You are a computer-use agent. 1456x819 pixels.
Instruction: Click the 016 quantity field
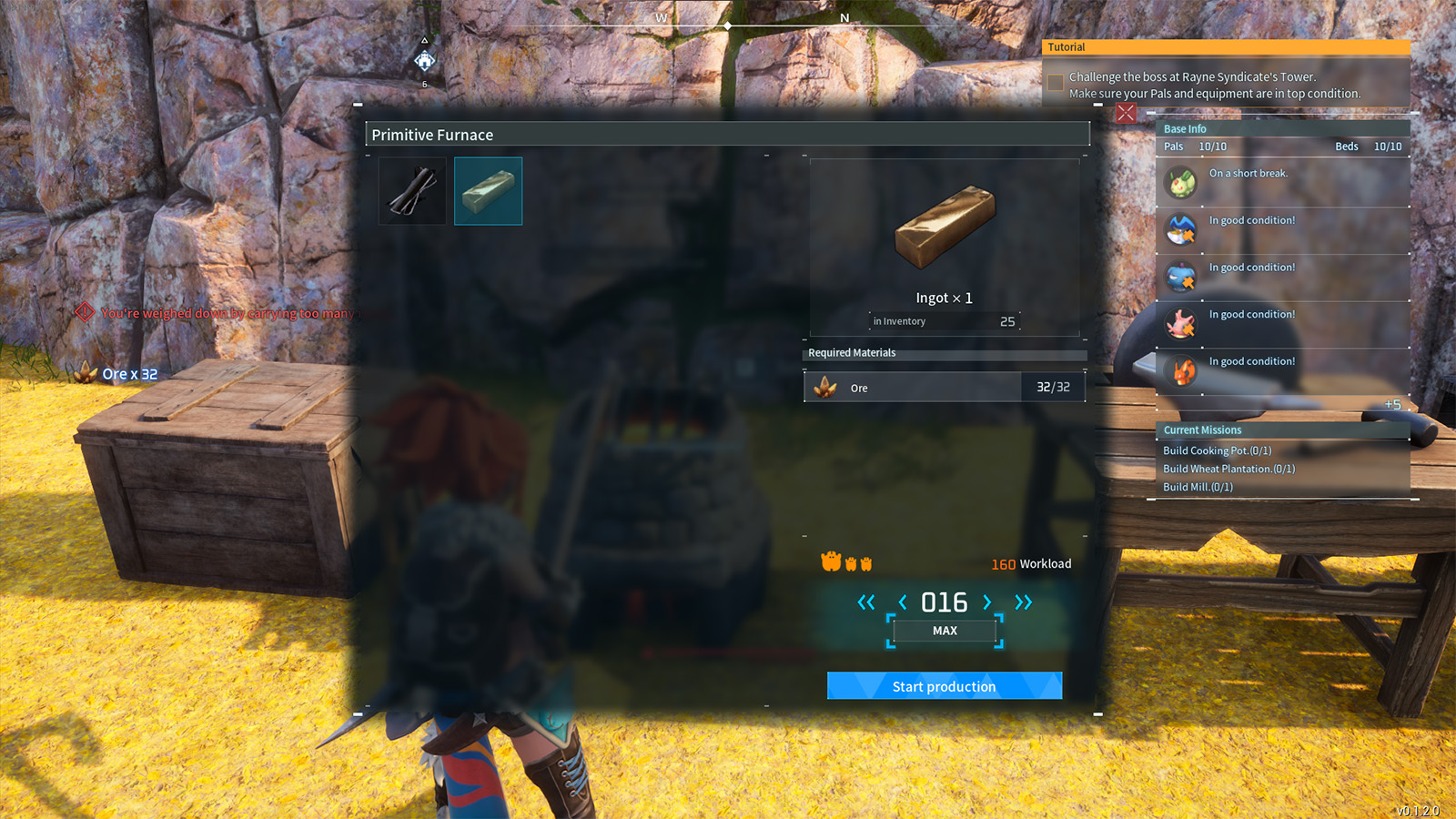click(x=945, y=602)
